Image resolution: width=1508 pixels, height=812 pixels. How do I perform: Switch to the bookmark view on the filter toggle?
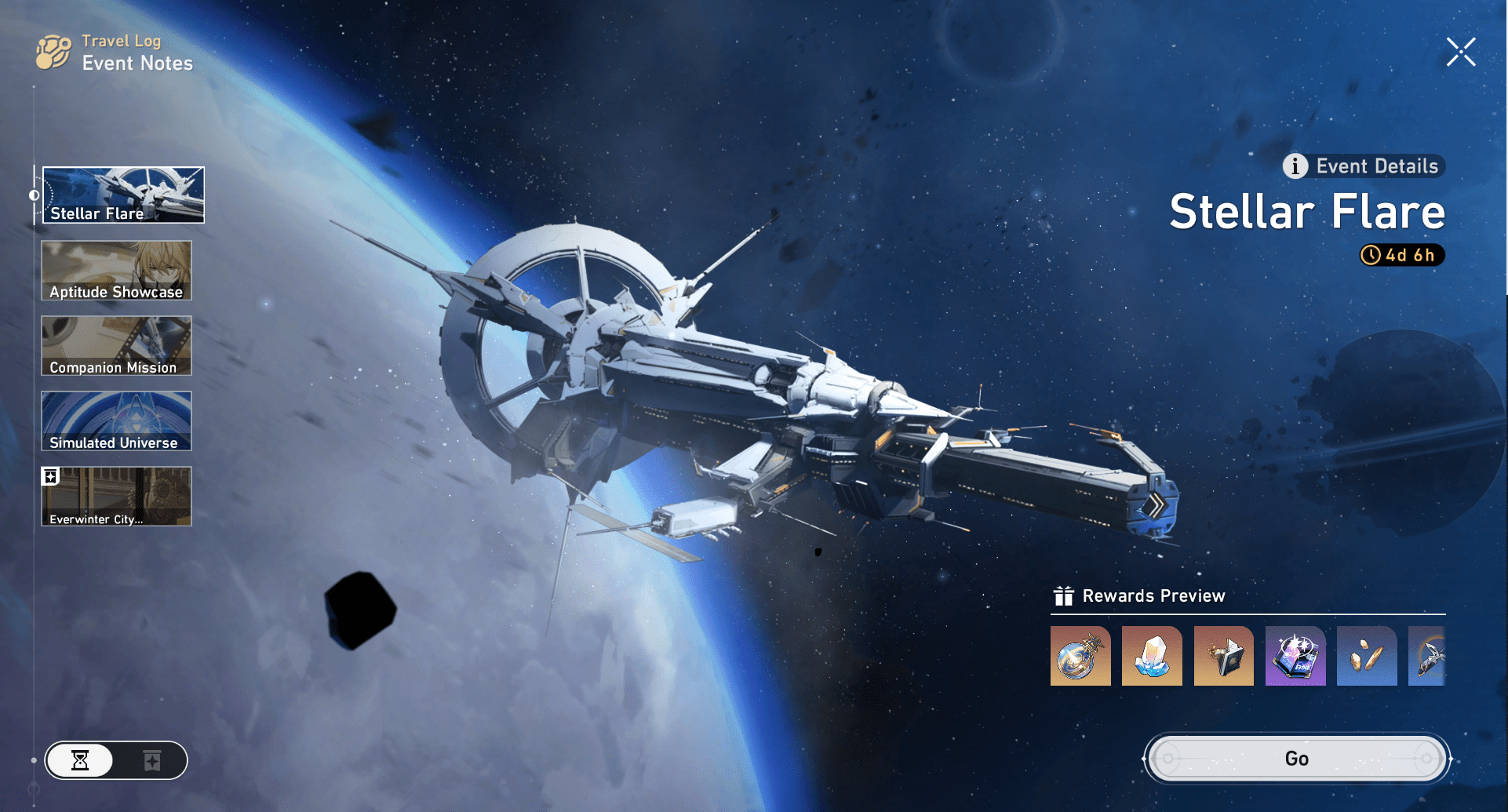(x=151, y=760)
